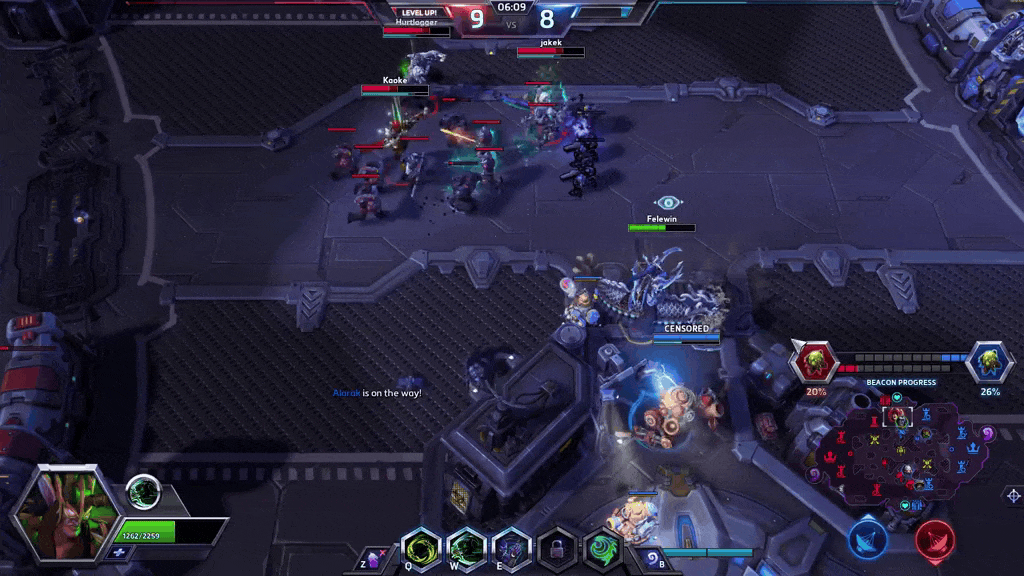This screenshot has height=576, width=1024.
Task: Select the blue satellite dish ping button
Action: [868, 538]
